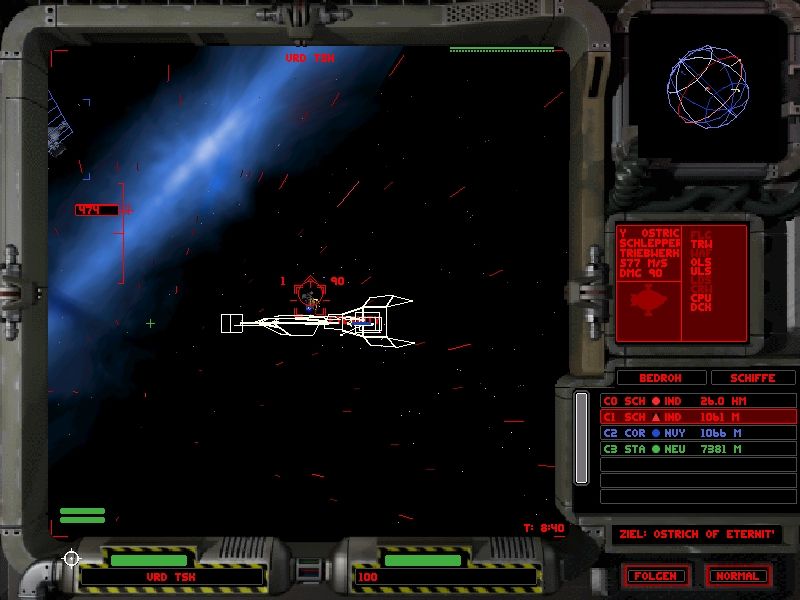
Task: Activate the FOLGEN follow button
Action: 656,576
